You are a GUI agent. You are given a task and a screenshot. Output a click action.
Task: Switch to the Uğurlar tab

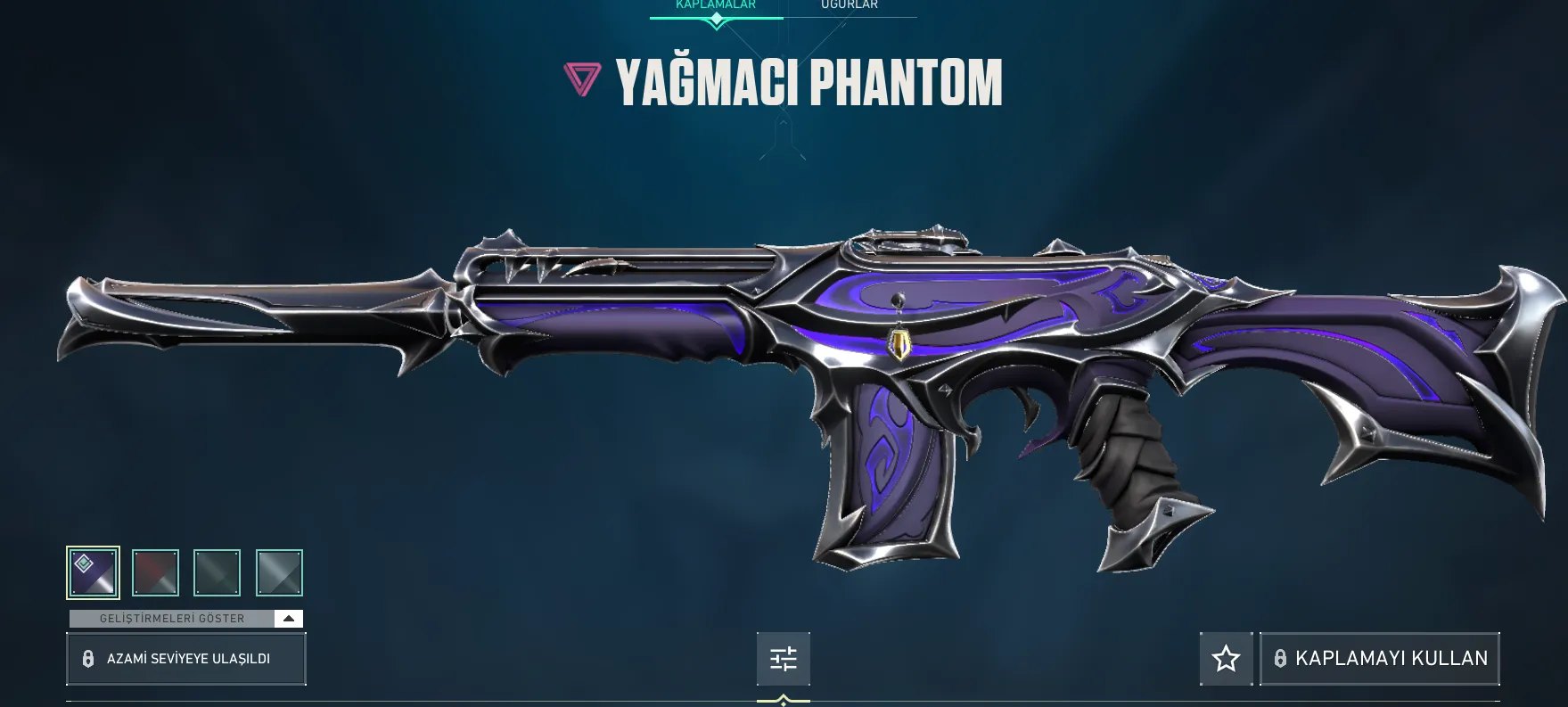849,6
